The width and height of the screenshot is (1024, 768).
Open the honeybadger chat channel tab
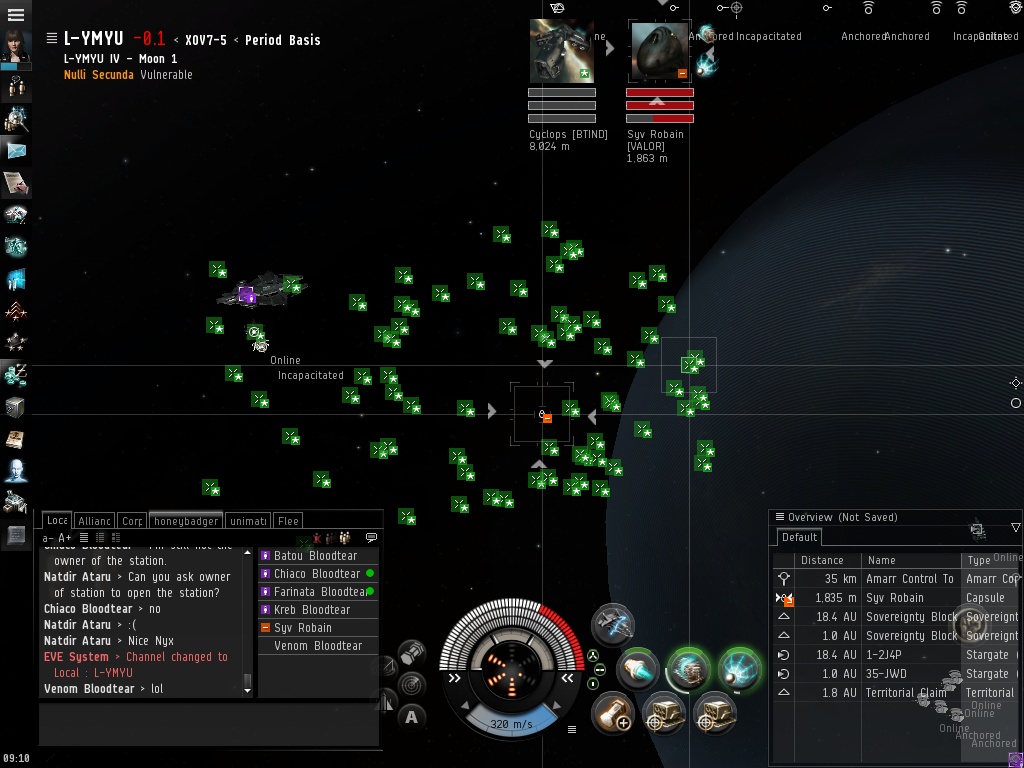(186, 521)
